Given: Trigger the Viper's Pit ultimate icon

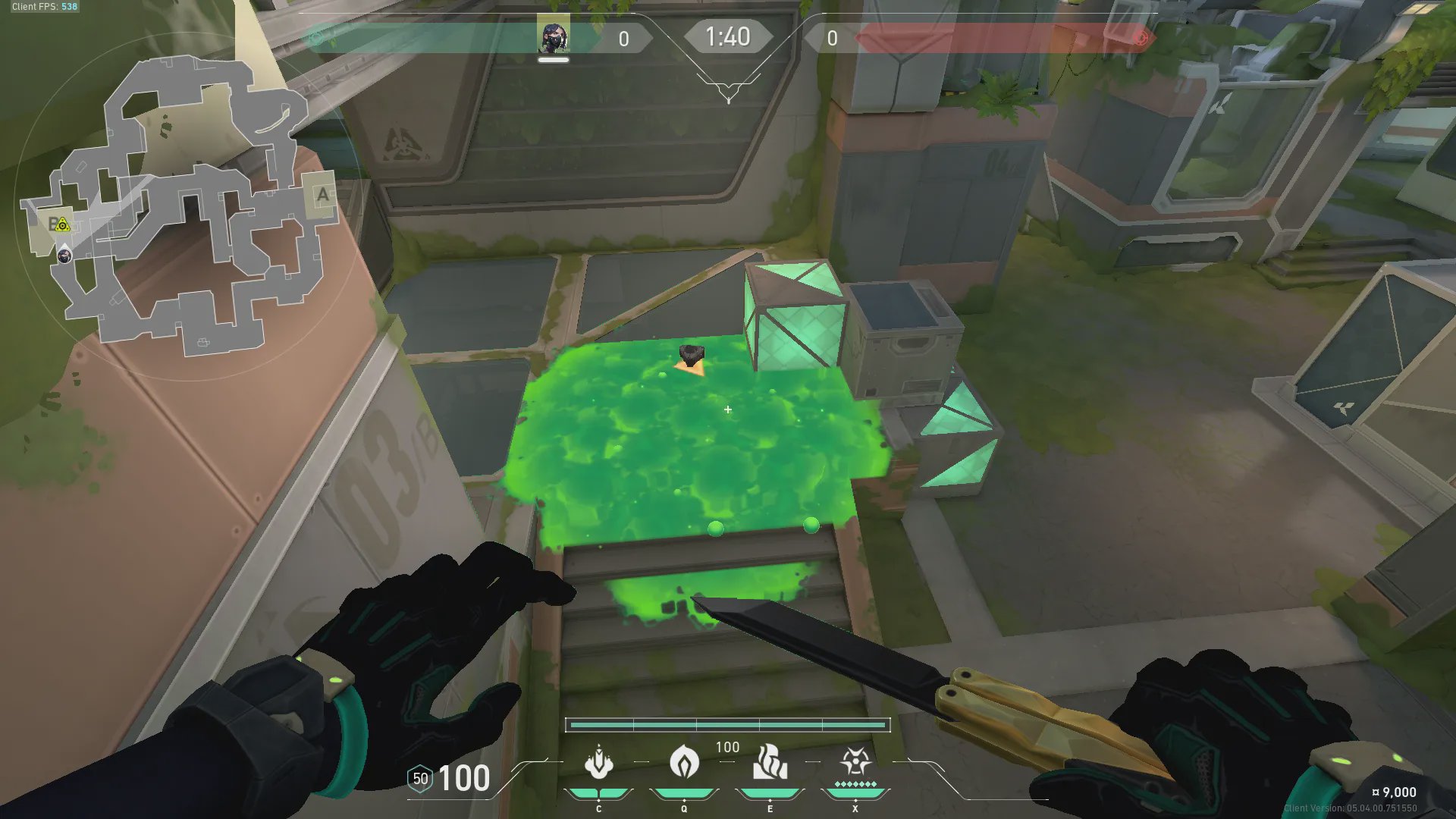Looking at the screenshot, I should 855,762.
